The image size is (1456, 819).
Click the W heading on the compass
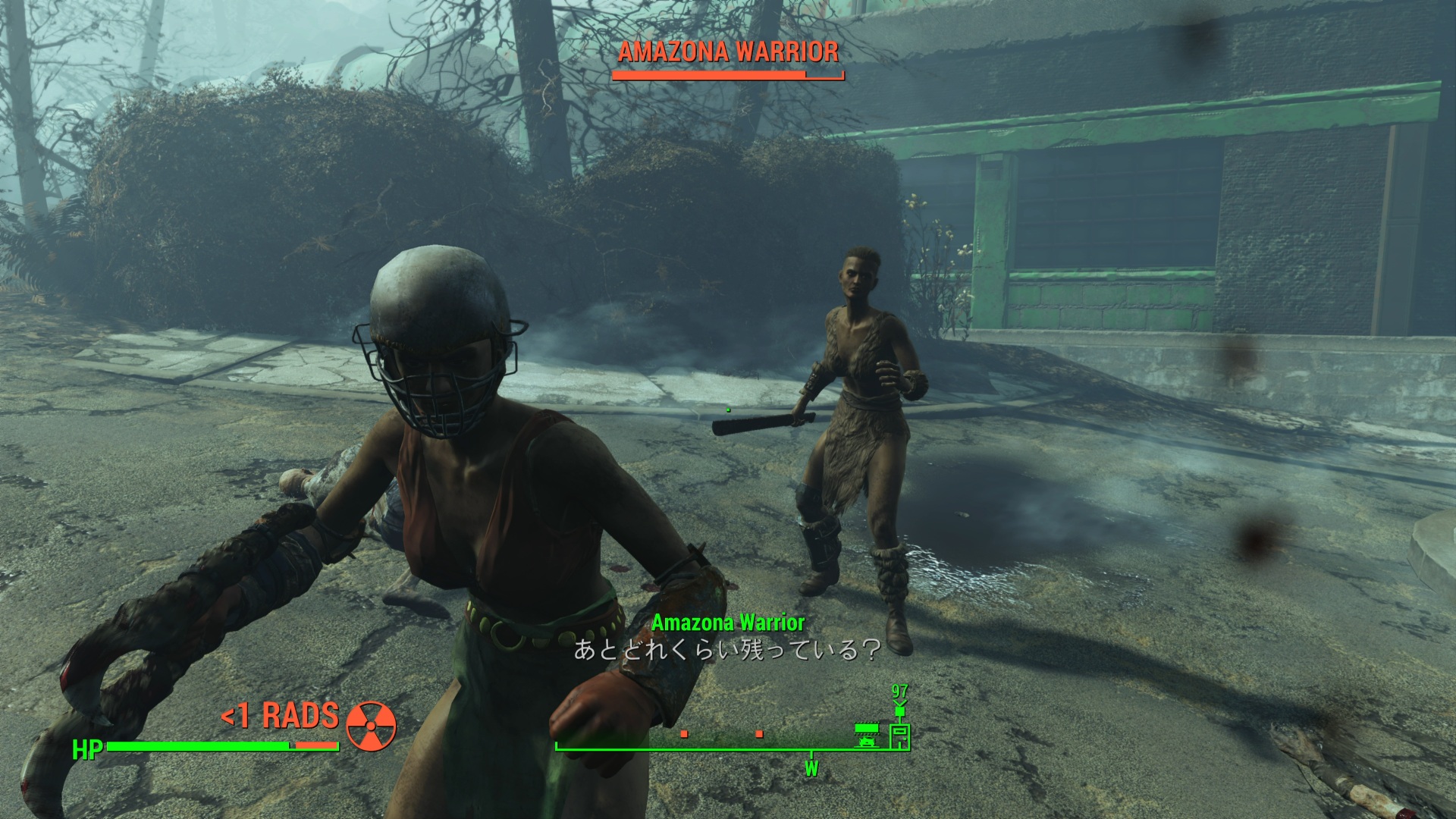(x=811, y=769)
